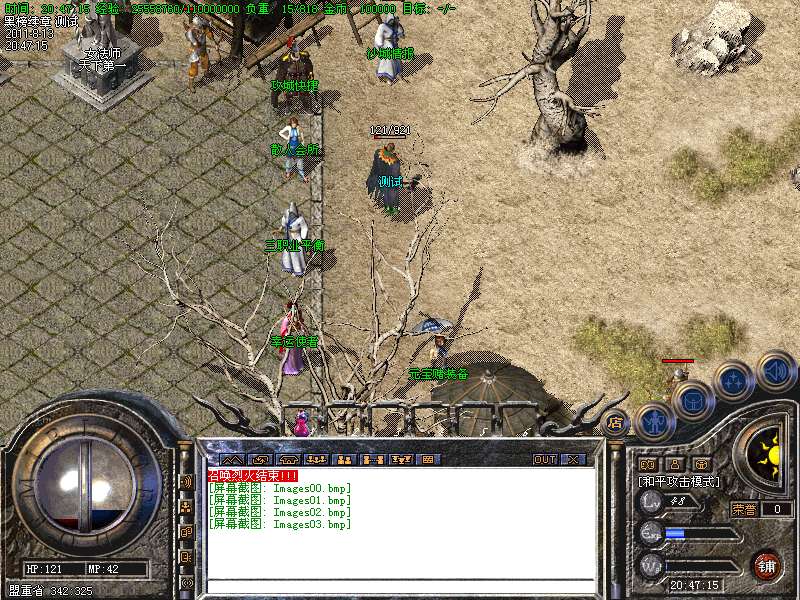
Task: Select the Images03.bmp chat log line
Action: click(x=280, y=524)
